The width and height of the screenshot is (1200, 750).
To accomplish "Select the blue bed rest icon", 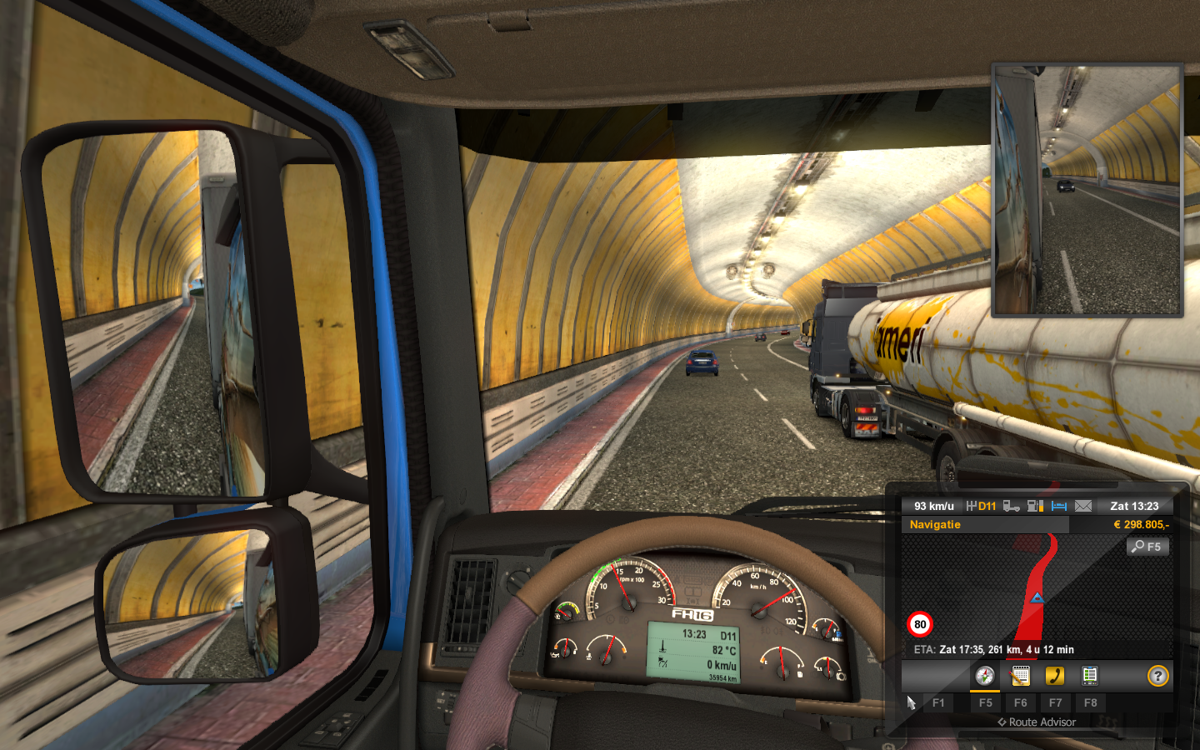I will (x=1060, y=506).
